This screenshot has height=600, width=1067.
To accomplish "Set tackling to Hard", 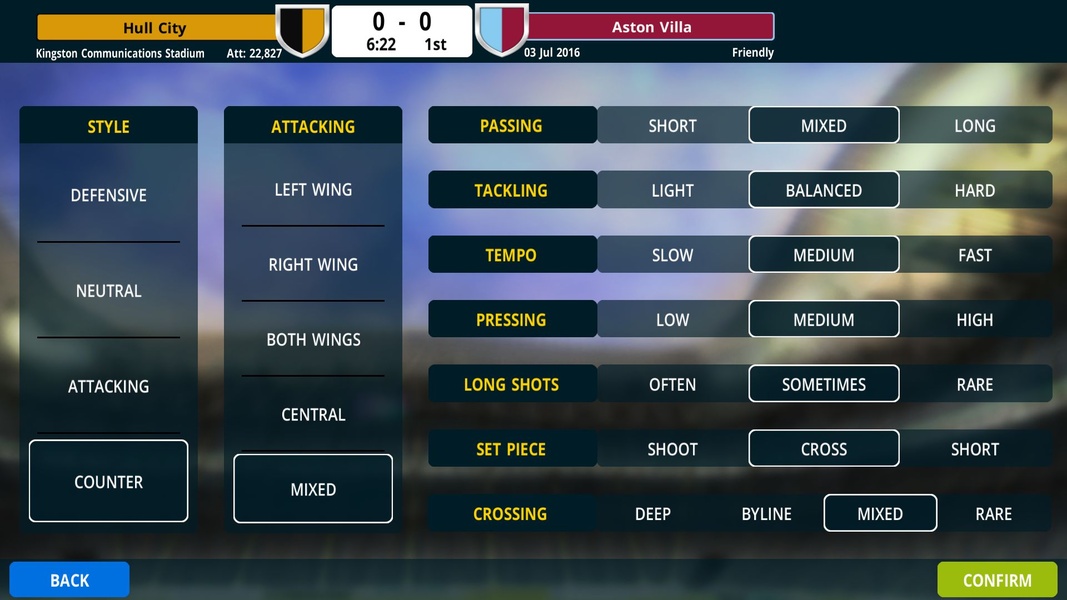I will (974, 190).
